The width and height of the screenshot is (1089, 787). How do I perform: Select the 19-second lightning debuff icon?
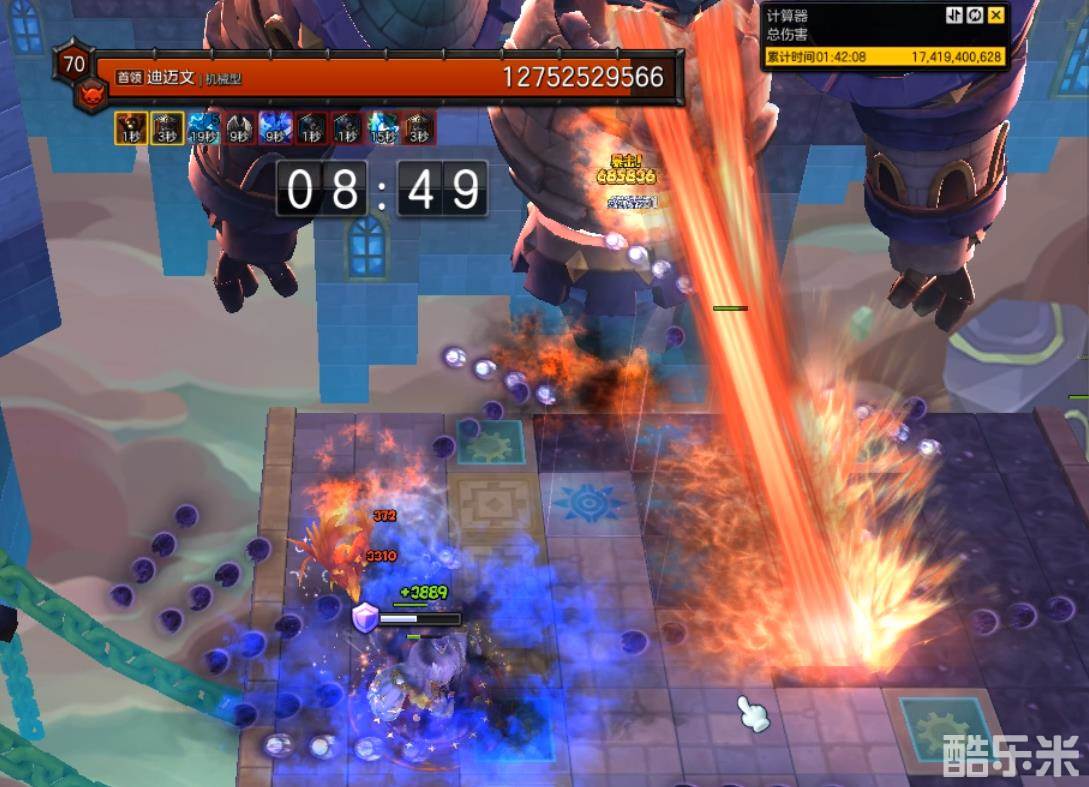point(203,128)
